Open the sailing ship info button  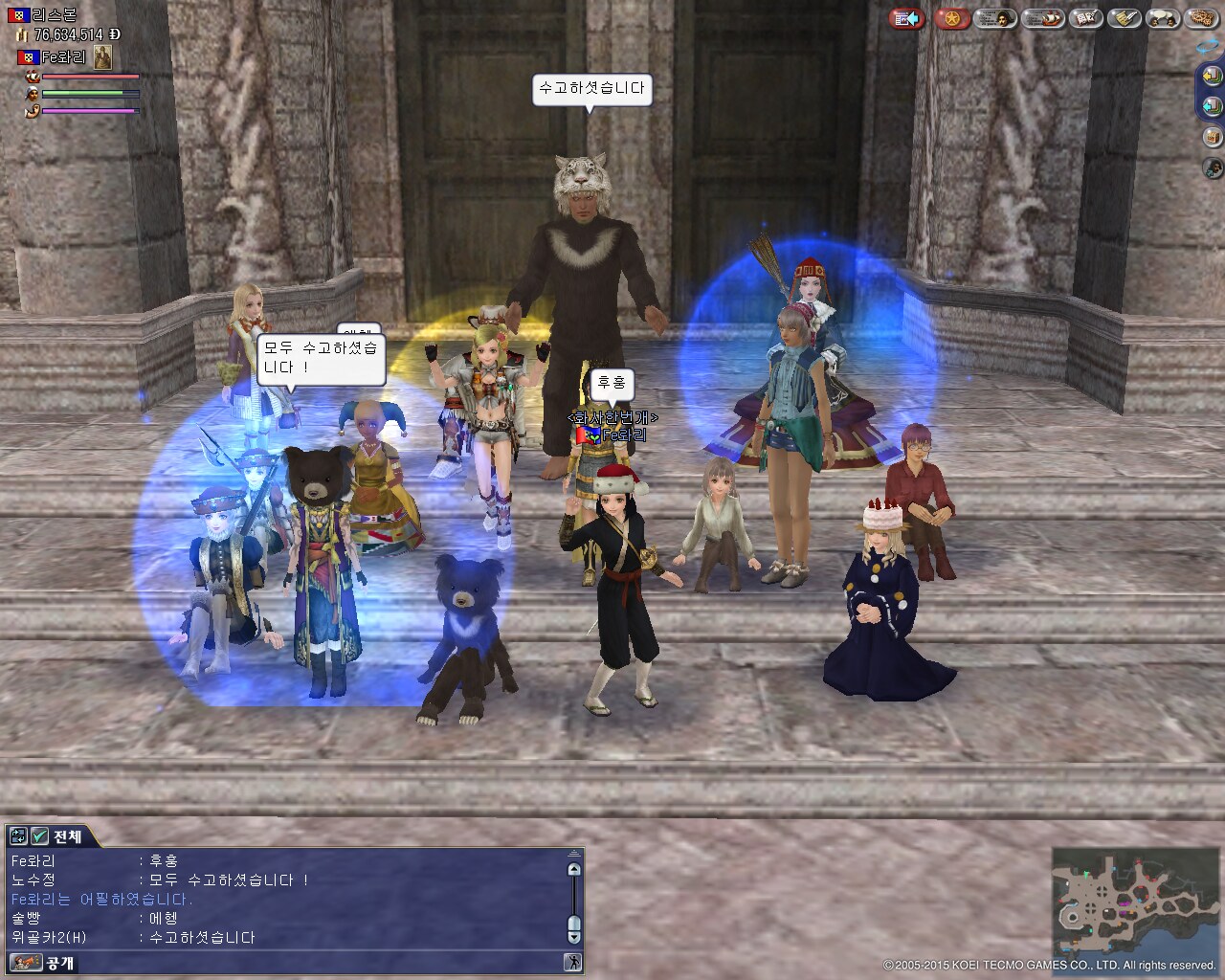coord(1042,18)
